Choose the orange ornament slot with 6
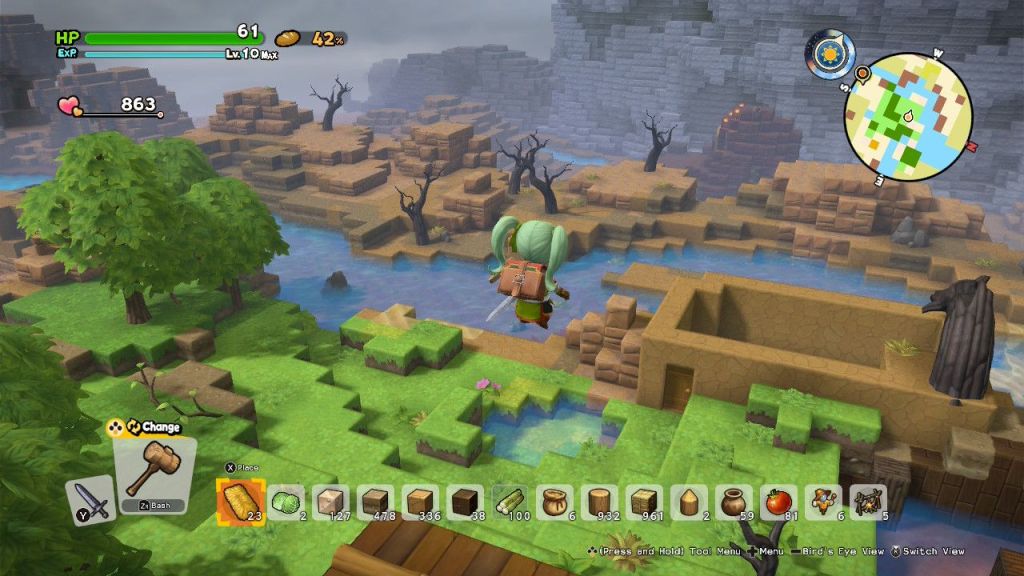This screenshot has height=576, width=1024. pos(824,501)
